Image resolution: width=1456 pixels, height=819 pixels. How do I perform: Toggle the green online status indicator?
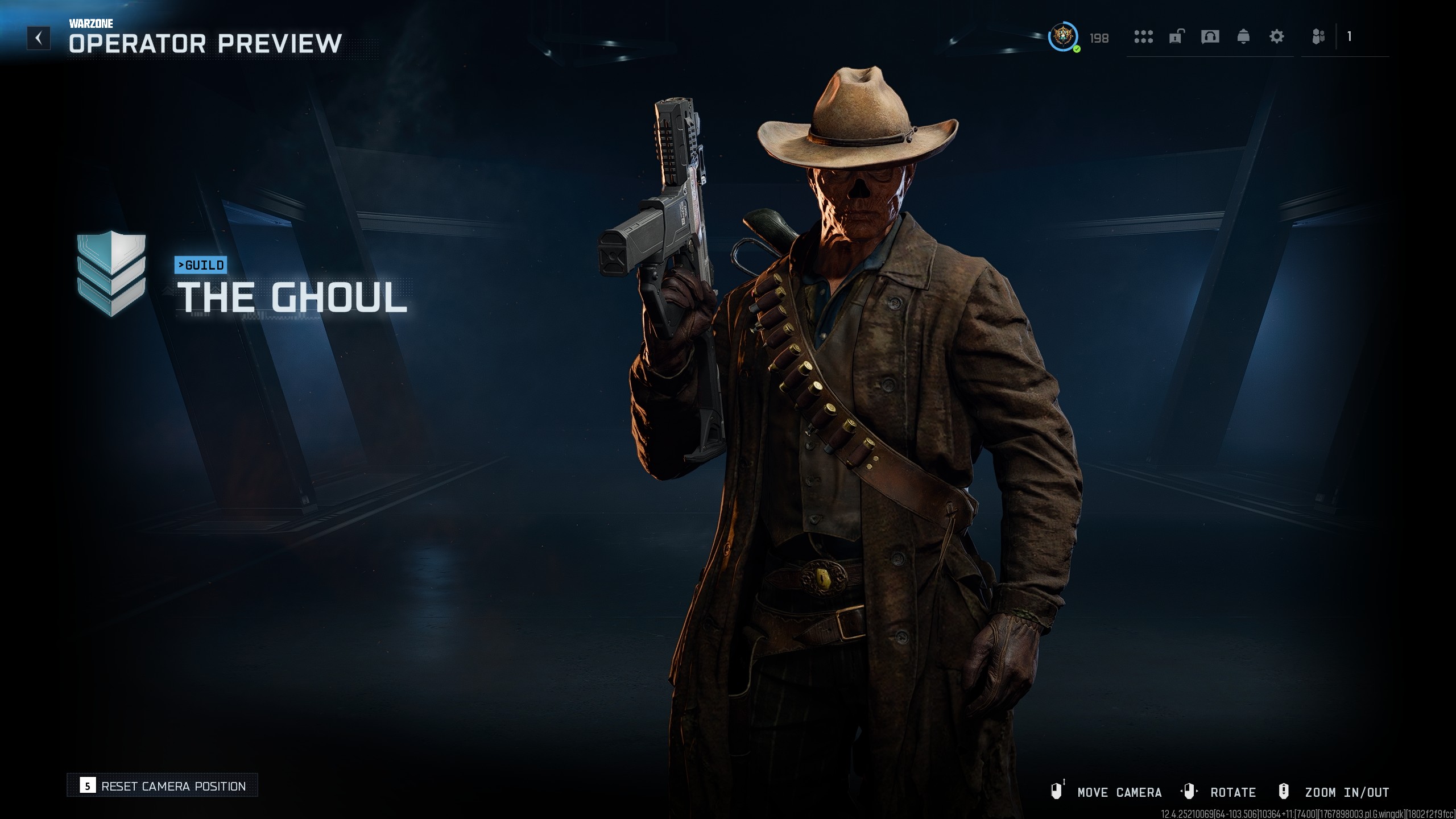click(x=1076, y=49)
